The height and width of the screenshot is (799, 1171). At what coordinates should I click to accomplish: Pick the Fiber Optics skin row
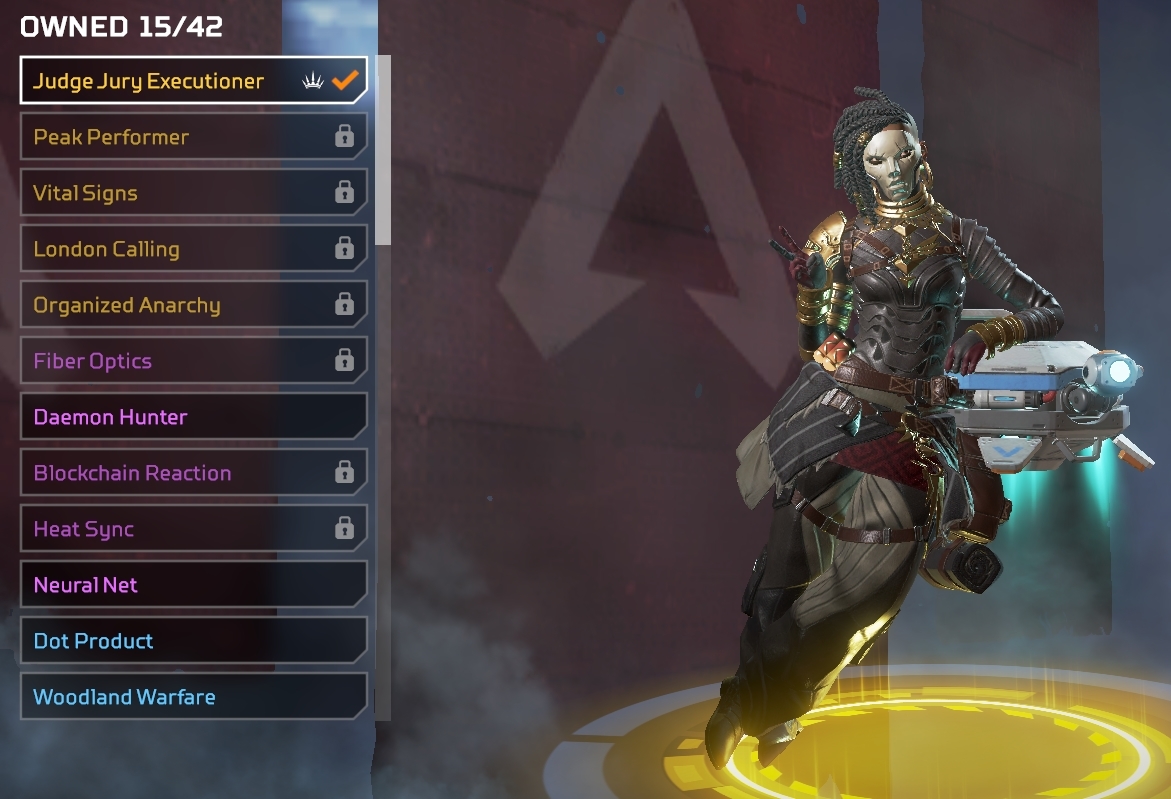(193, 361)
